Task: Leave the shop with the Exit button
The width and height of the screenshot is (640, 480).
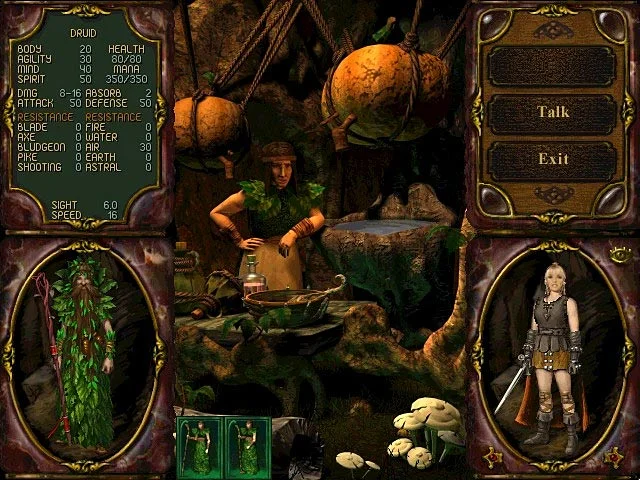Action: point(553,159)
